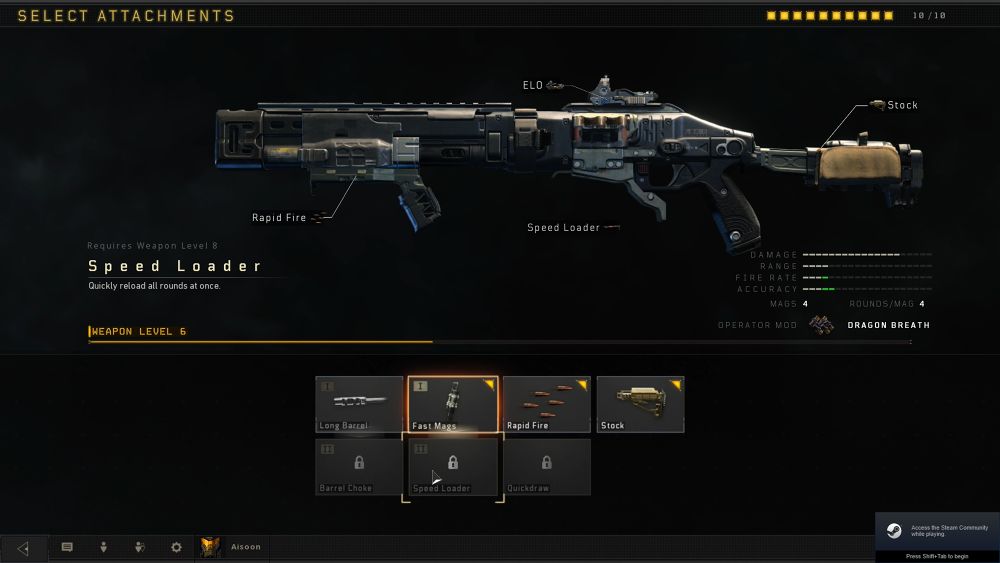Open the single-person social icon

(x=103, y=548)
